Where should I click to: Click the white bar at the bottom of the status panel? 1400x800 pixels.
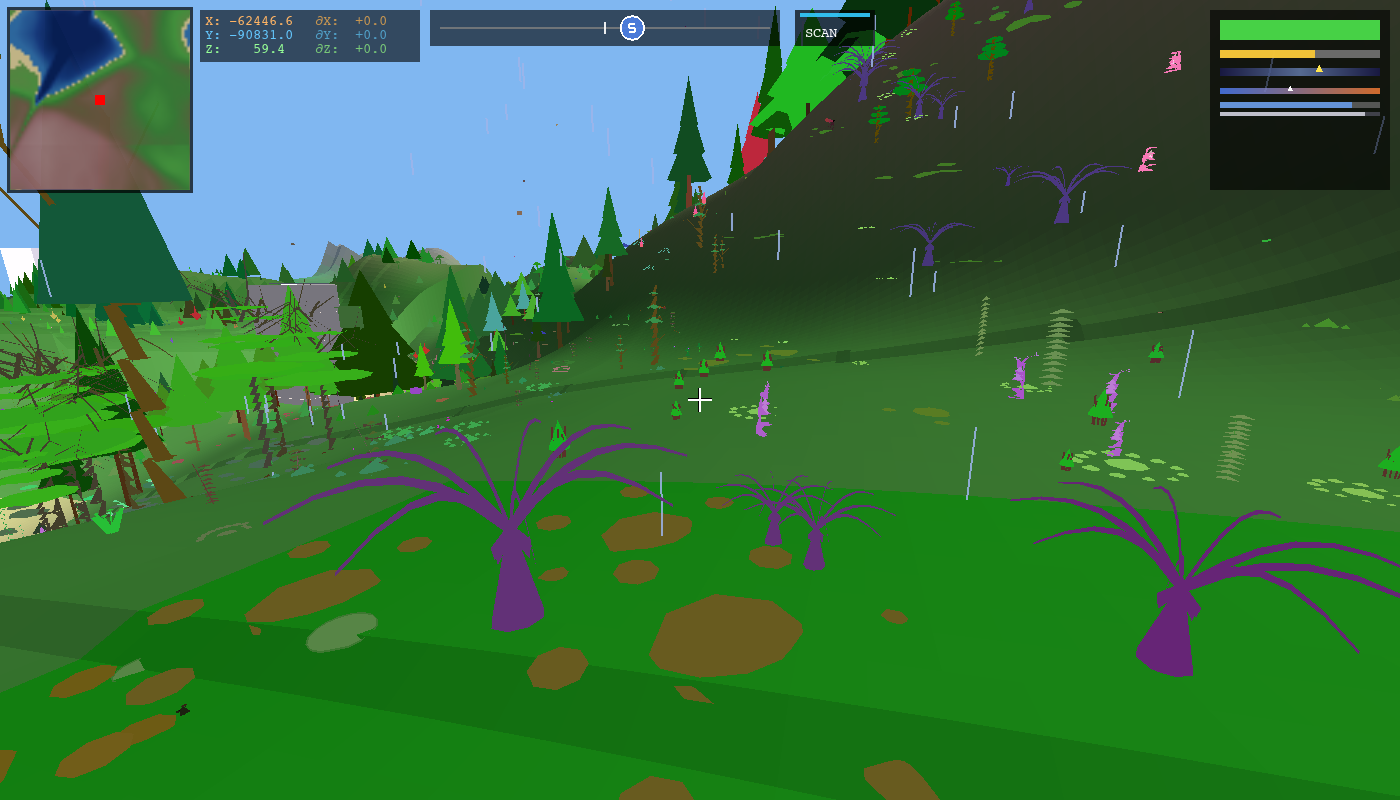[x=1290, y=114]
